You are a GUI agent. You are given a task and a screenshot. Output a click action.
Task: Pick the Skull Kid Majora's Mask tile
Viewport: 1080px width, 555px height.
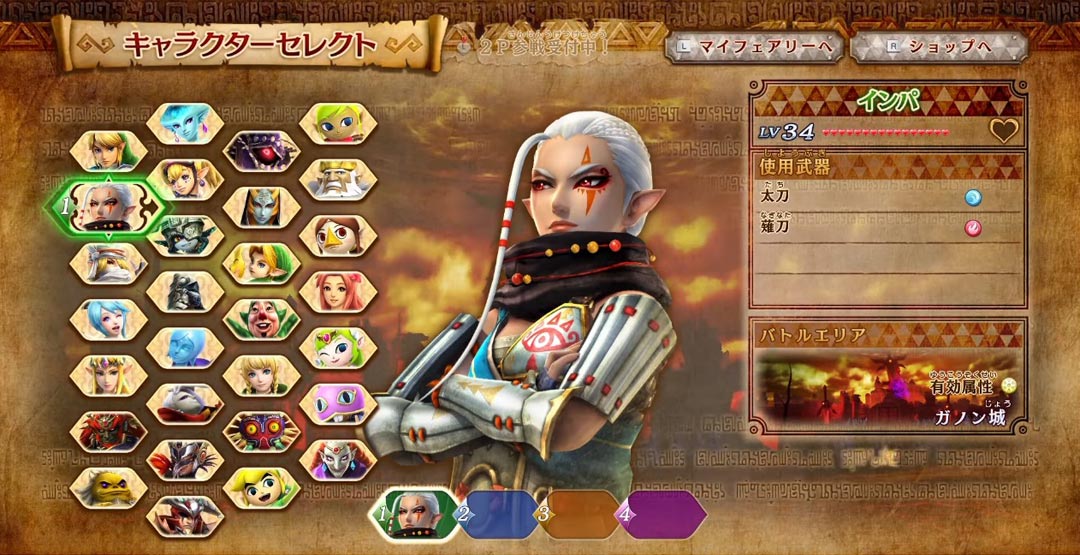click(261, 431)
